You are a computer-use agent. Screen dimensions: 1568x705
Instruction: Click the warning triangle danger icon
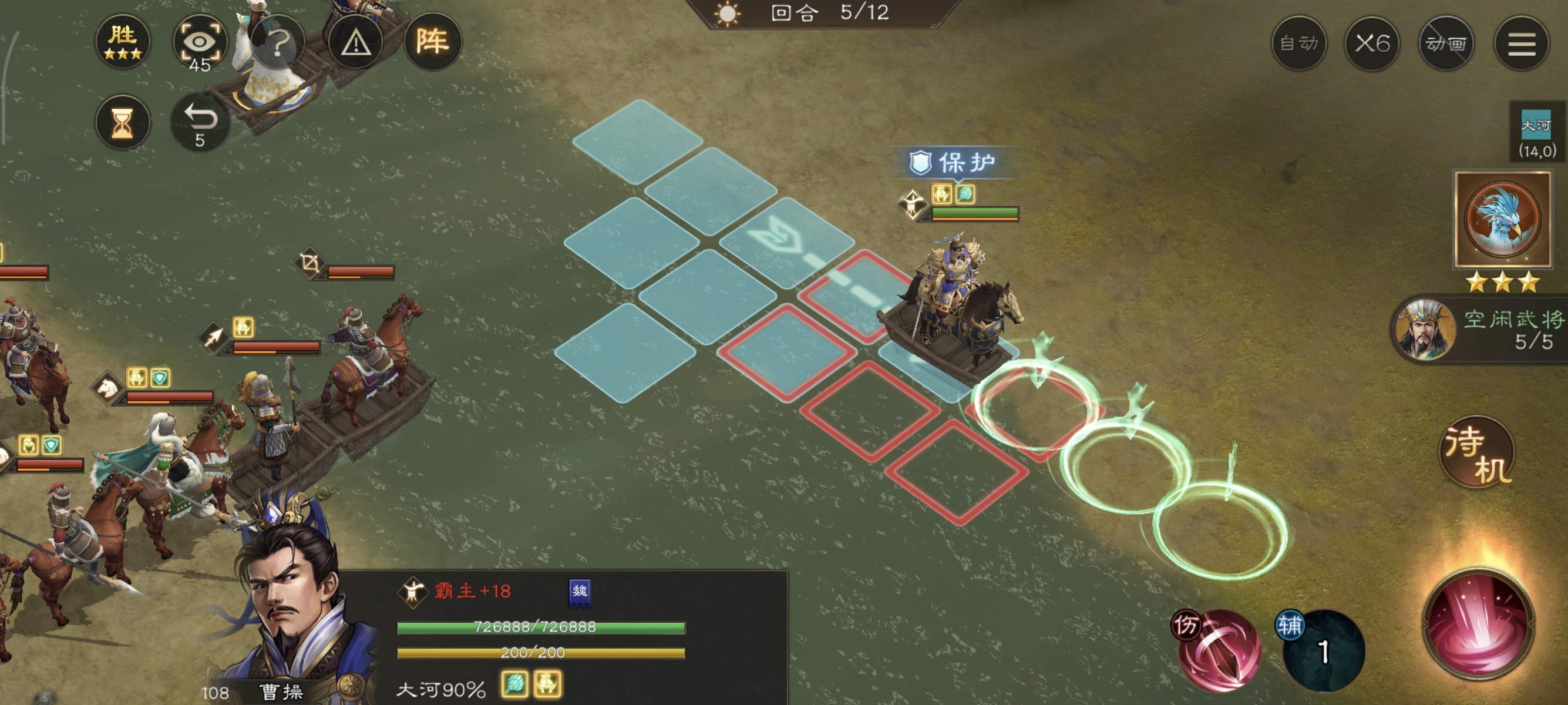pos(355,41)
